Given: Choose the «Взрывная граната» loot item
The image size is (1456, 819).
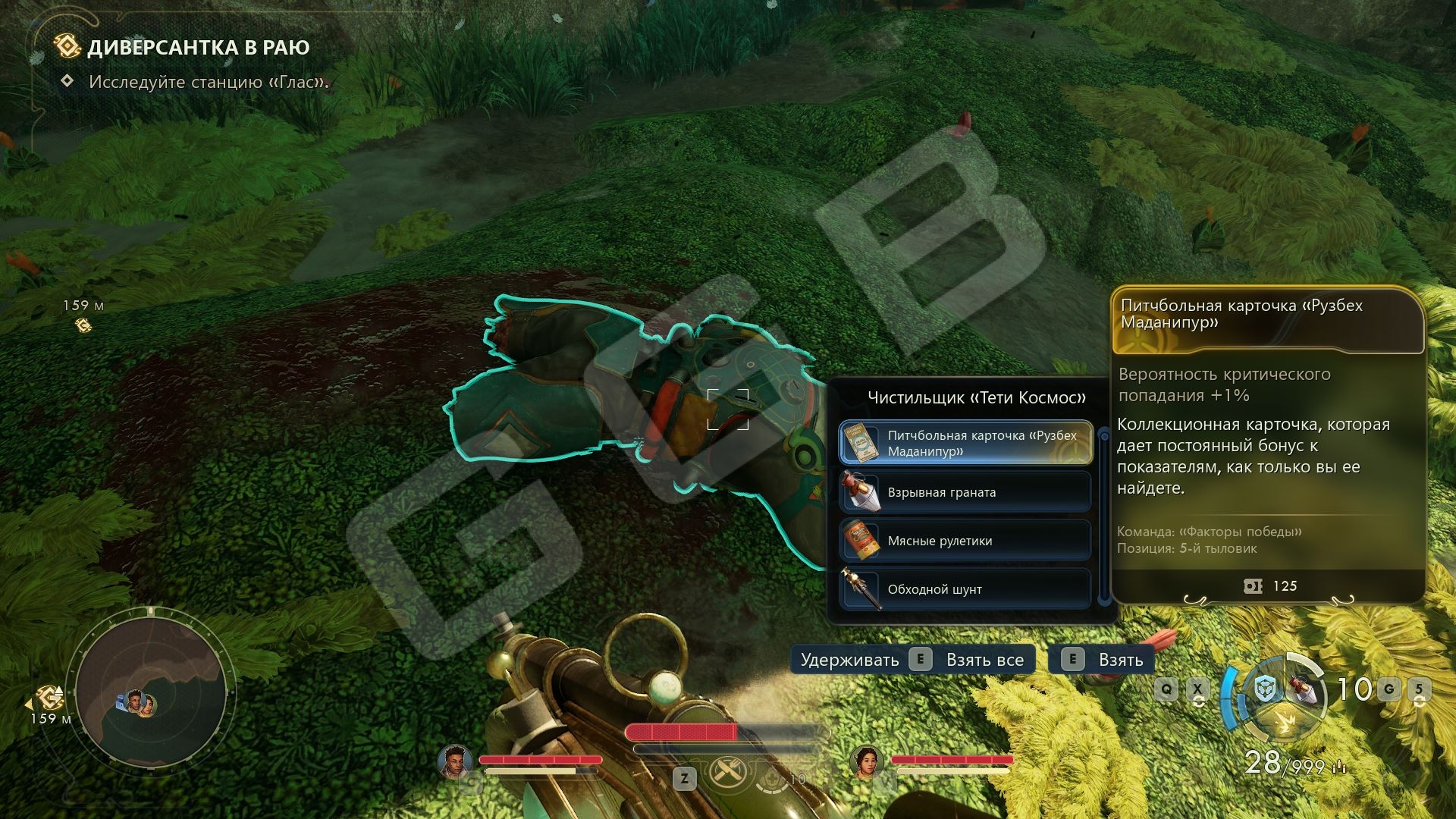Looking at the screenshot, I should click(x=965, y=492).
